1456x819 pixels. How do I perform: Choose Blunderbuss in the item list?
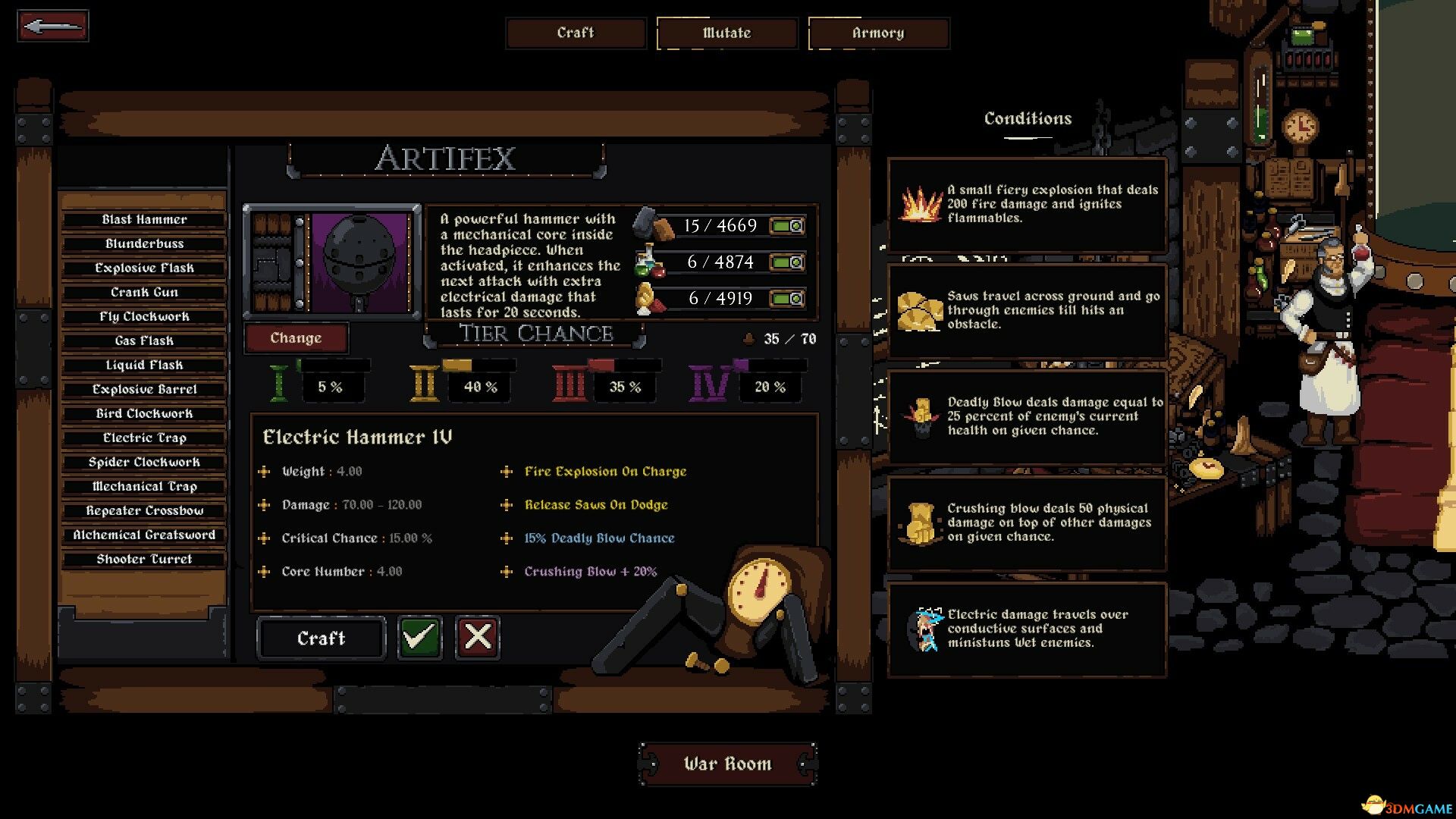coord(144,244)
